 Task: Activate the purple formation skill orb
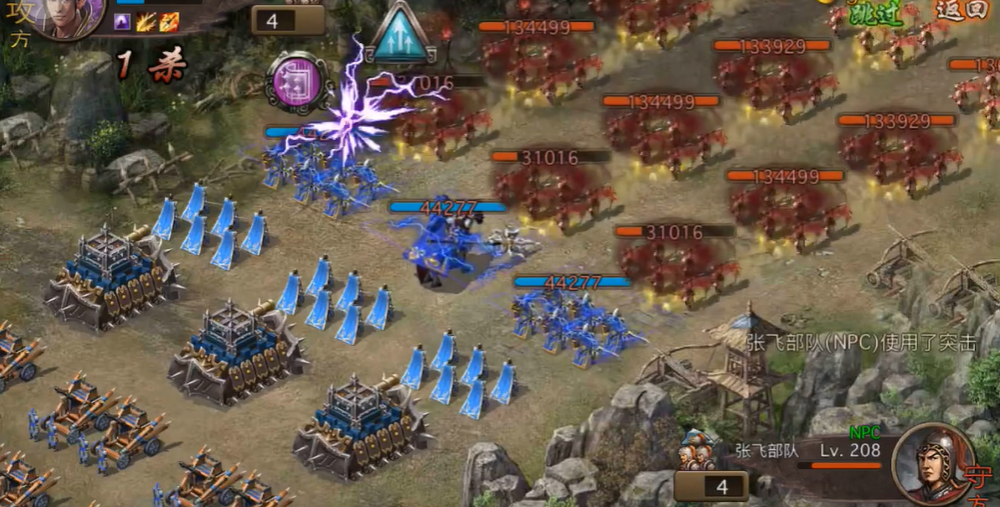click(298, 80)
